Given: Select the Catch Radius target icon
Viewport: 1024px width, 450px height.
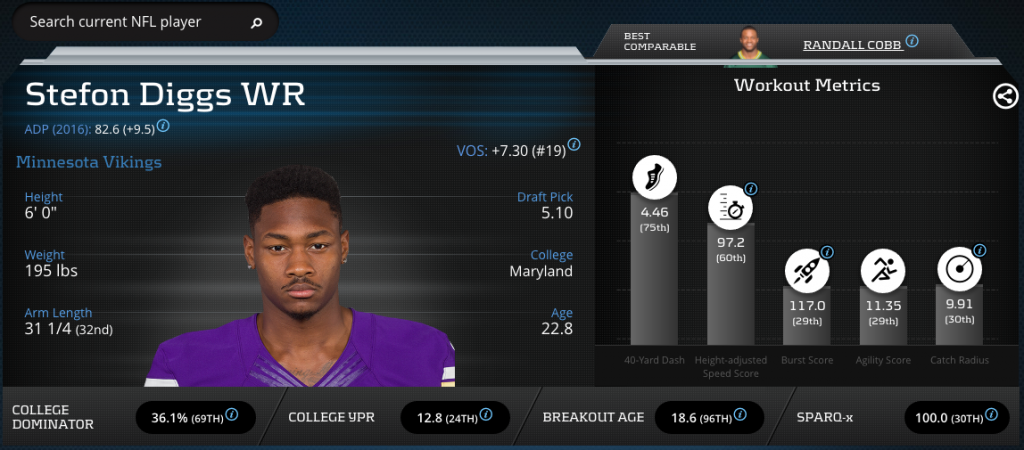Looking at the screenshot, I should pos(959,270).
